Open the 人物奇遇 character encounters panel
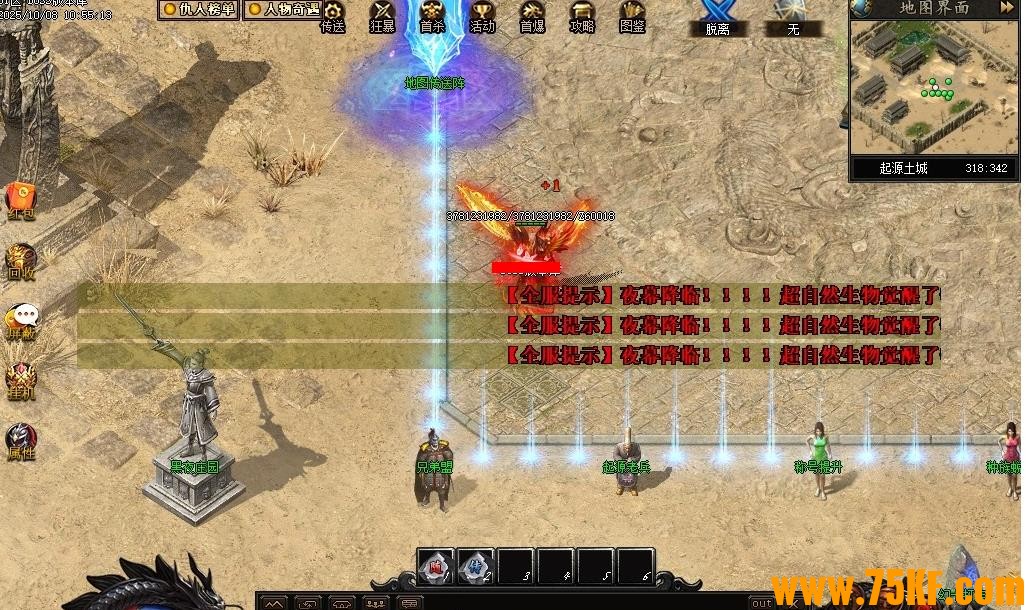The height and width of the screenshot is (610, 1029). point(283,9)
